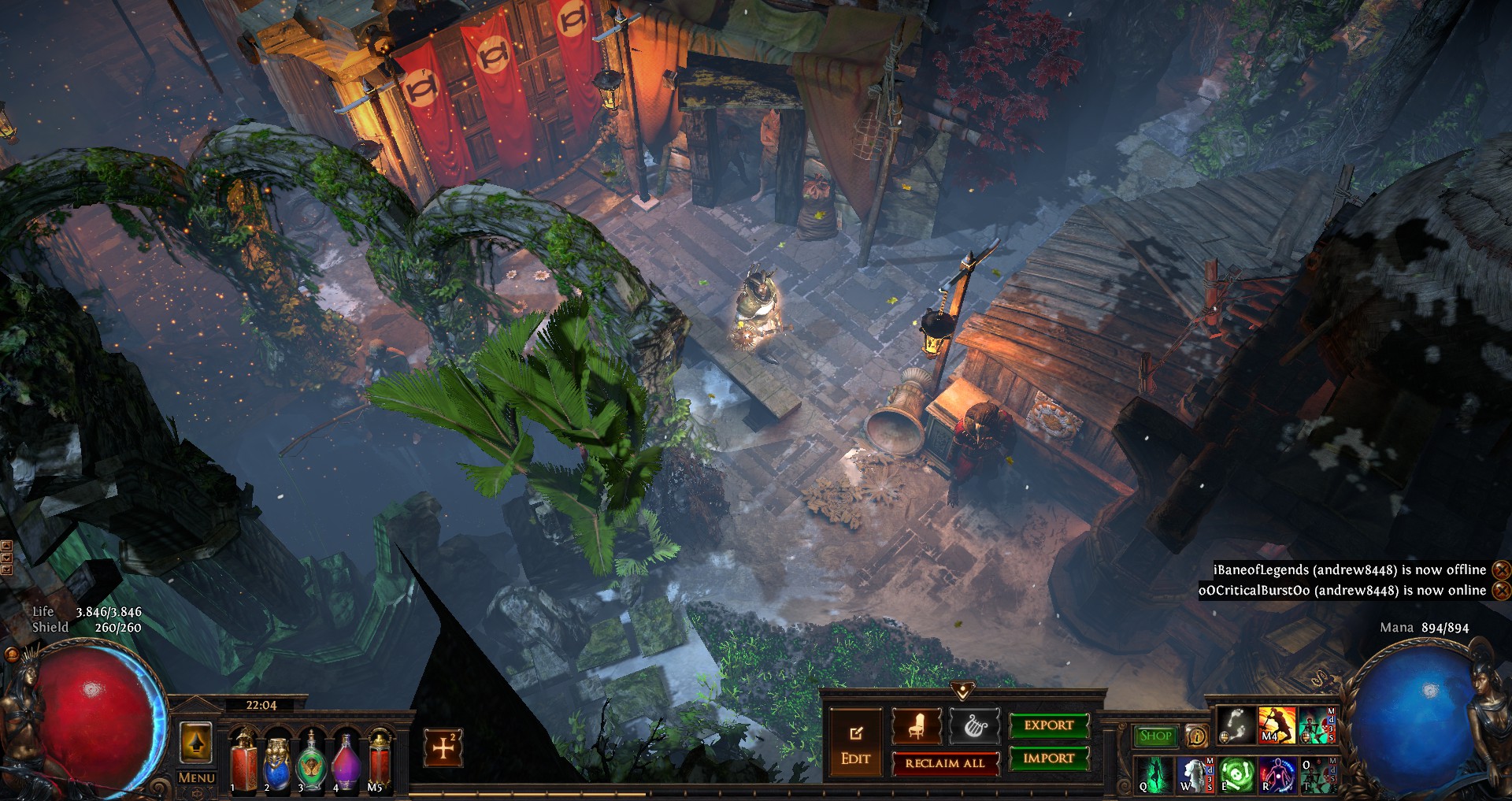The image size is (1512, 801).
Task: Use the red life flask in slot 1
Action: (x=243, y=761)
